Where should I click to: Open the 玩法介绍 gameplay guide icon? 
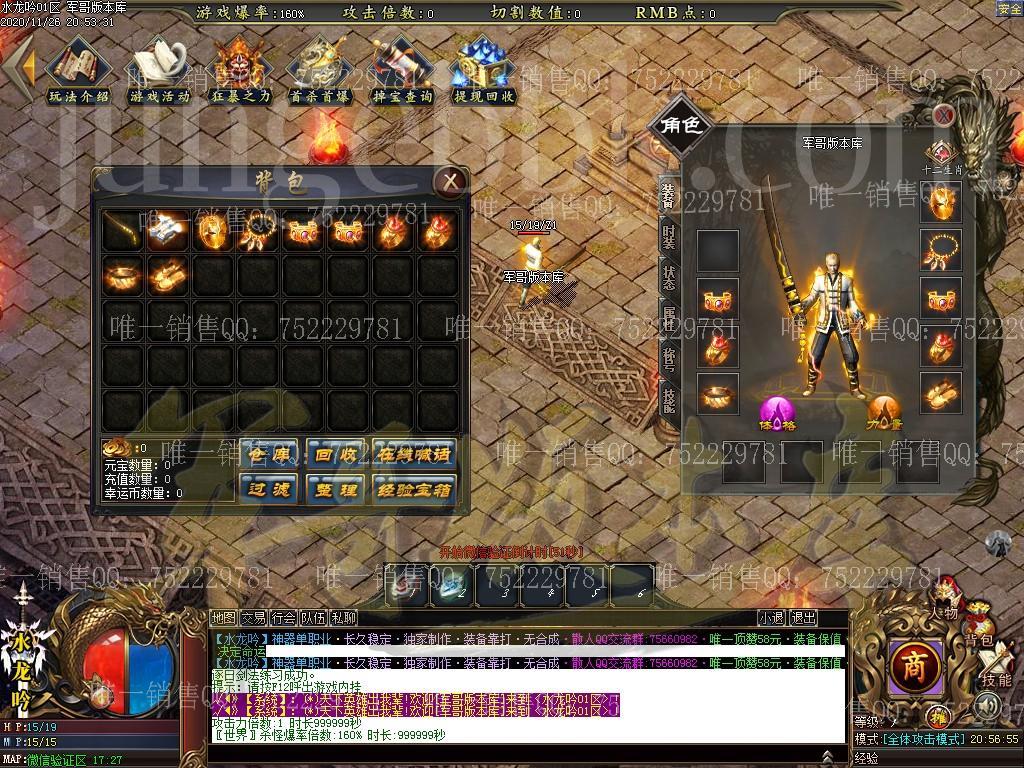click(78, 70)
